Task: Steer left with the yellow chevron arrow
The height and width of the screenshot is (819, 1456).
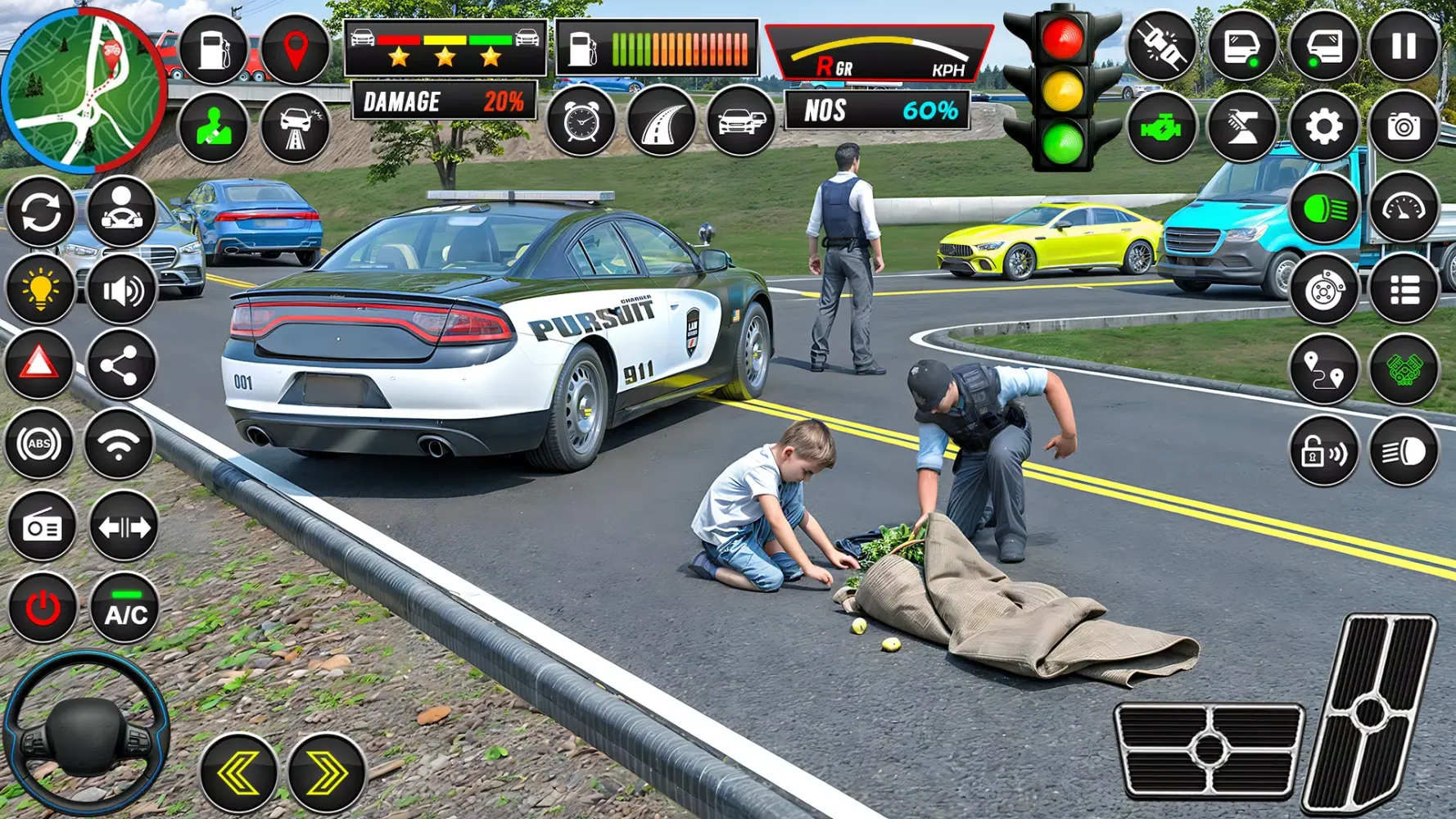Action: coord(239,772)
